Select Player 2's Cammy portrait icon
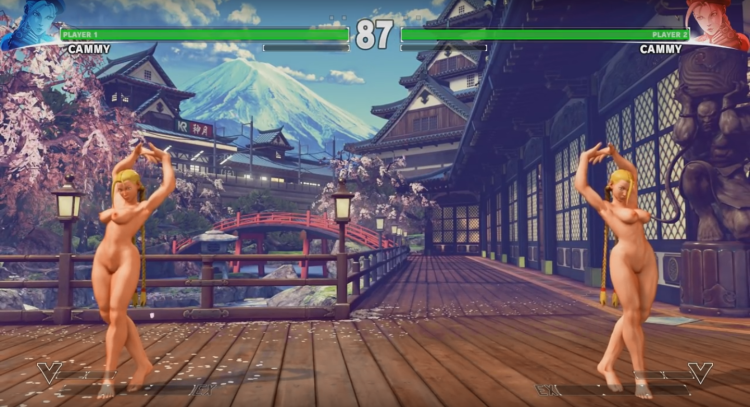 (x=719, y=22)
